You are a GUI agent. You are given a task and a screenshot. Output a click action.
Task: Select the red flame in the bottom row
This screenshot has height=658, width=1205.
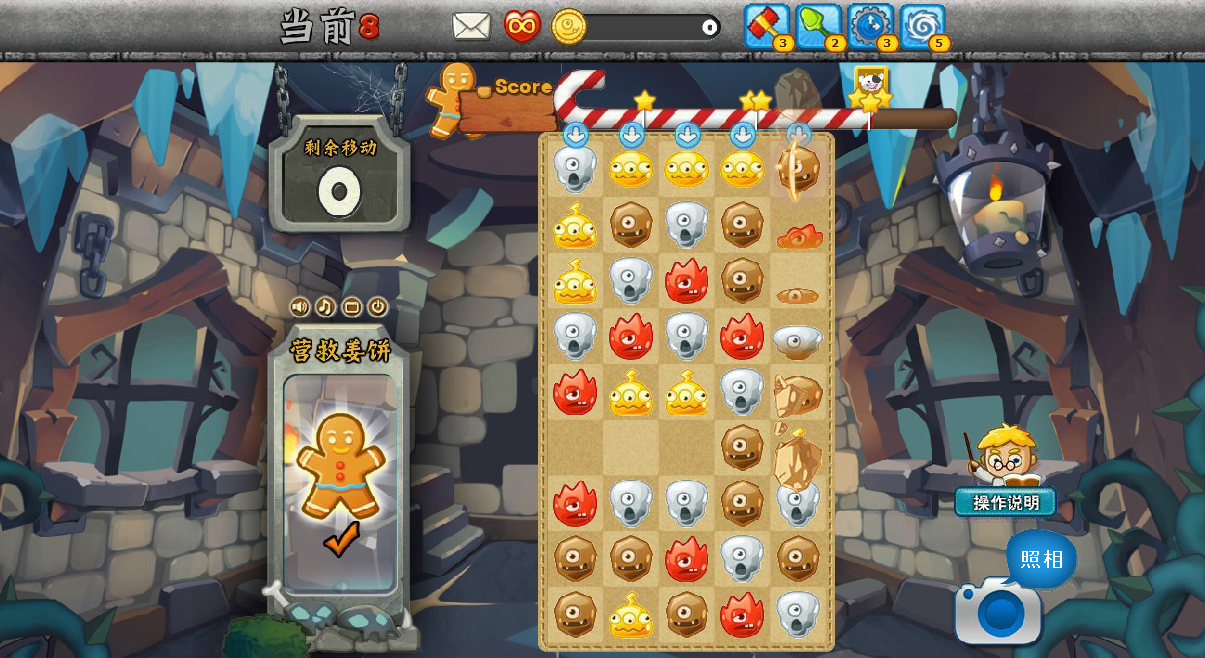(742, 615)
